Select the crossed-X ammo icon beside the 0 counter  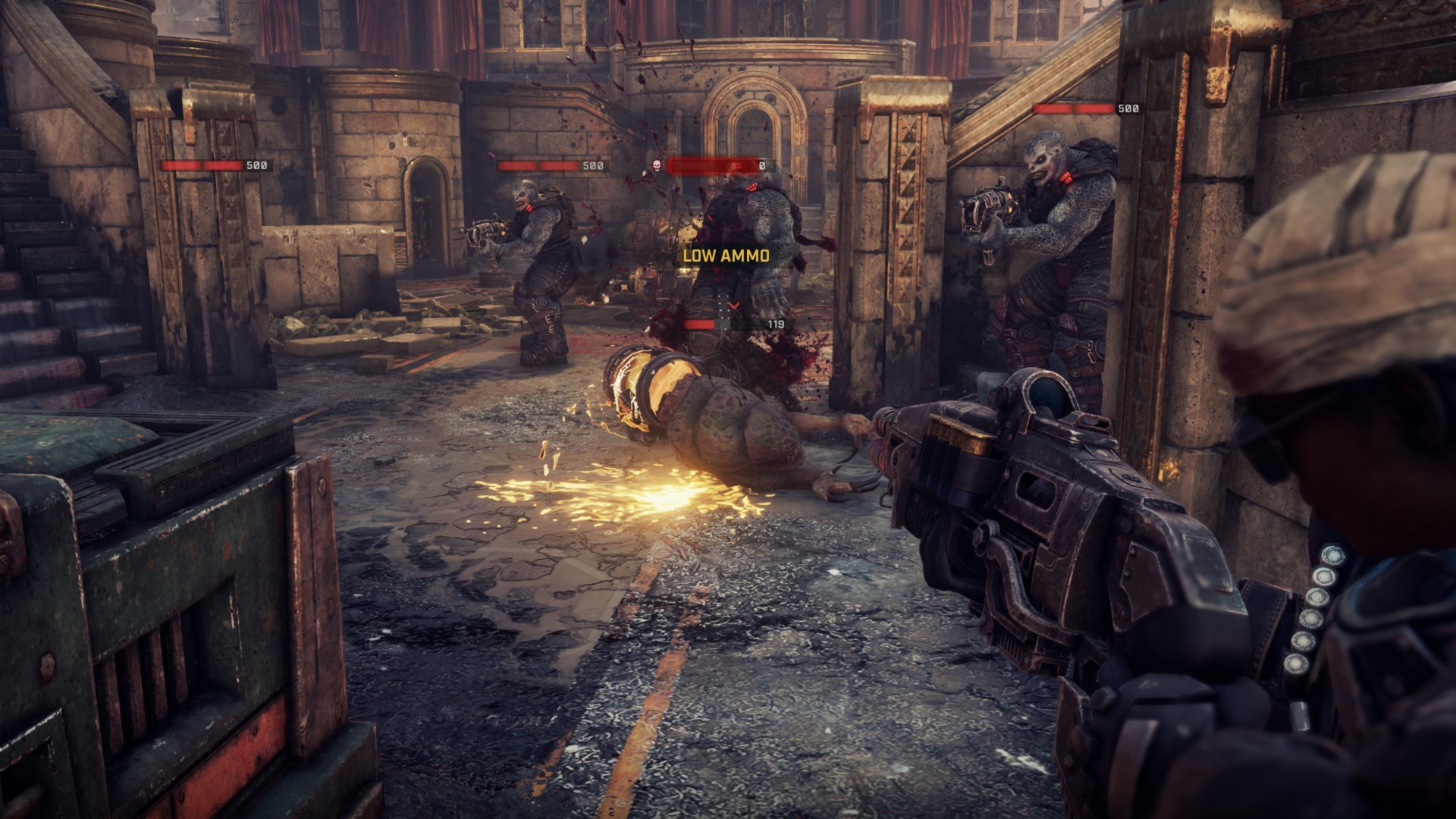pyautogui.click(x=736, y=167)
